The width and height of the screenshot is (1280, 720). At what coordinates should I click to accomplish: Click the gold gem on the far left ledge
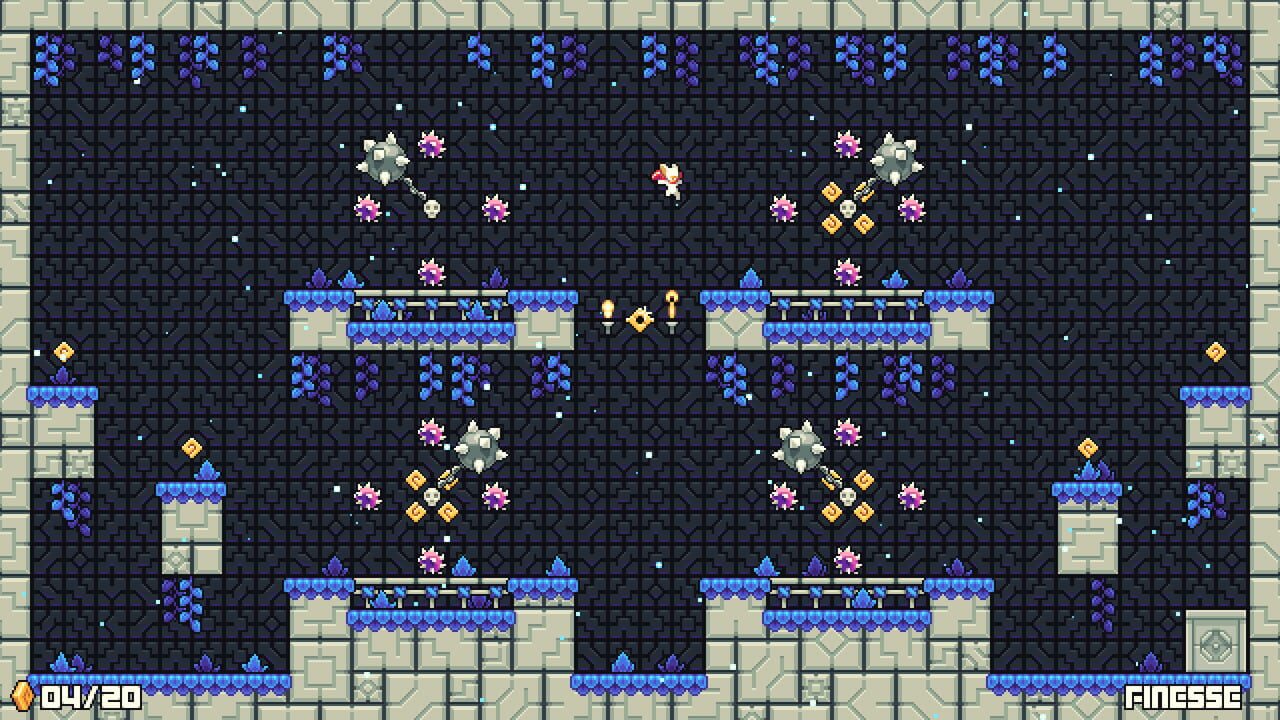click(62, 351)
